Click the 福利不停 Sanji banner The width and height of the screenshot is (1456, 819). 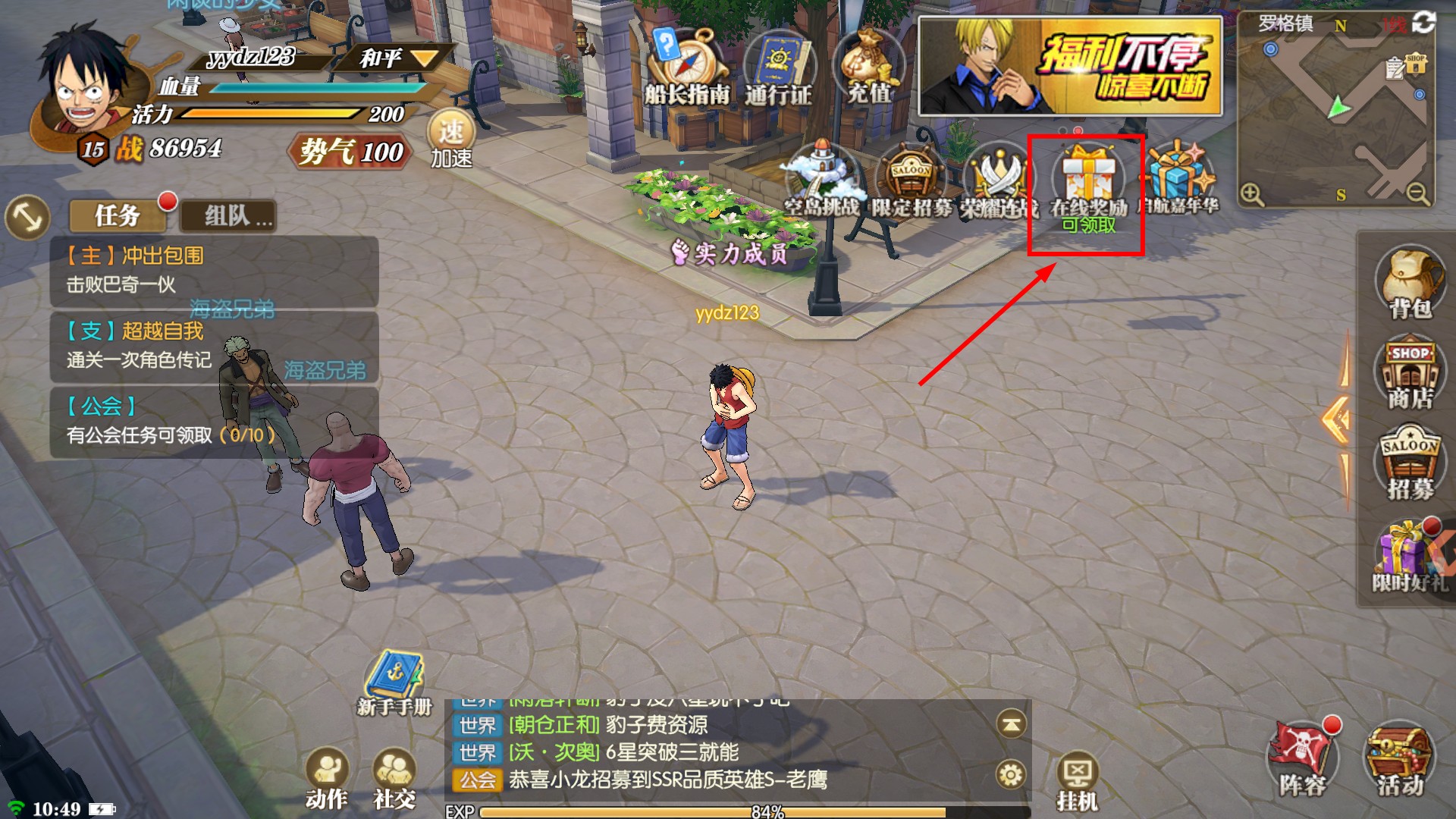click(1070, 67)
